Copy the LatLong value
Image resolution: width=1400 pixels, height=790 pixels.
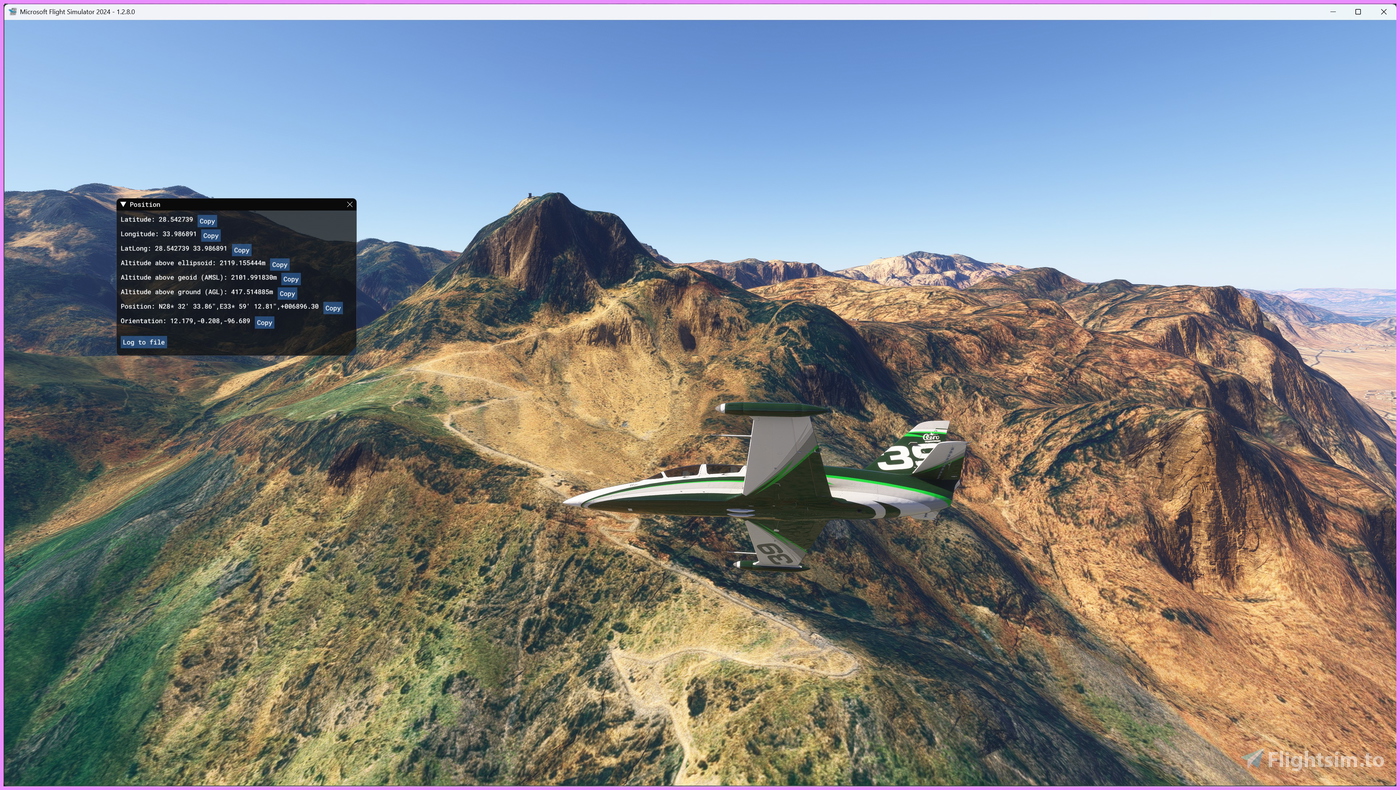241,250
